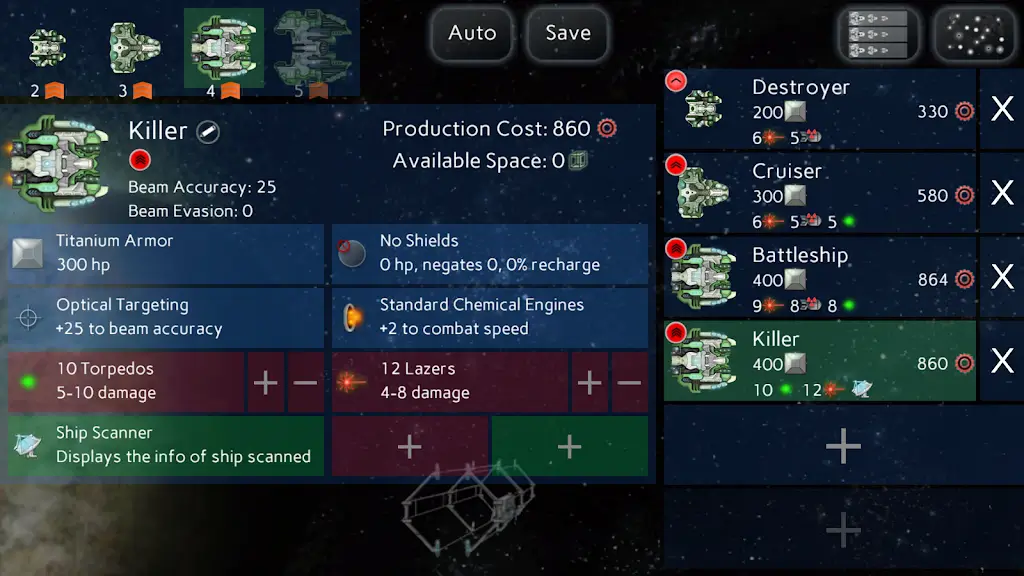Delete the Battleship design
Image resolution: width=1024 pixels, height=576 pixels.
click(x=1001, y=277)
